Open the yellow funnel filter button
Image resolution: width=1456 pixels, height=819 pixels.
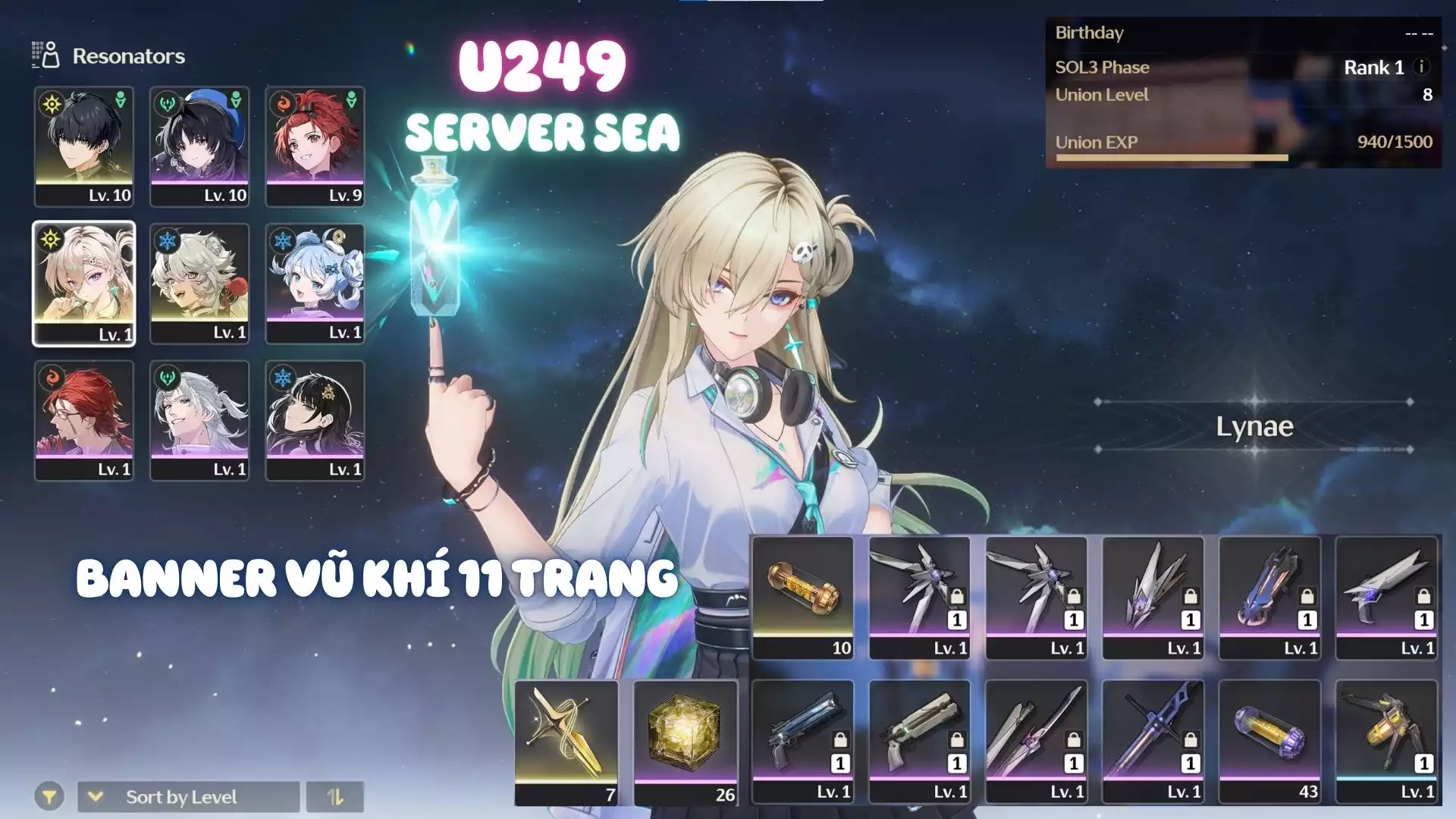(49, 797)
